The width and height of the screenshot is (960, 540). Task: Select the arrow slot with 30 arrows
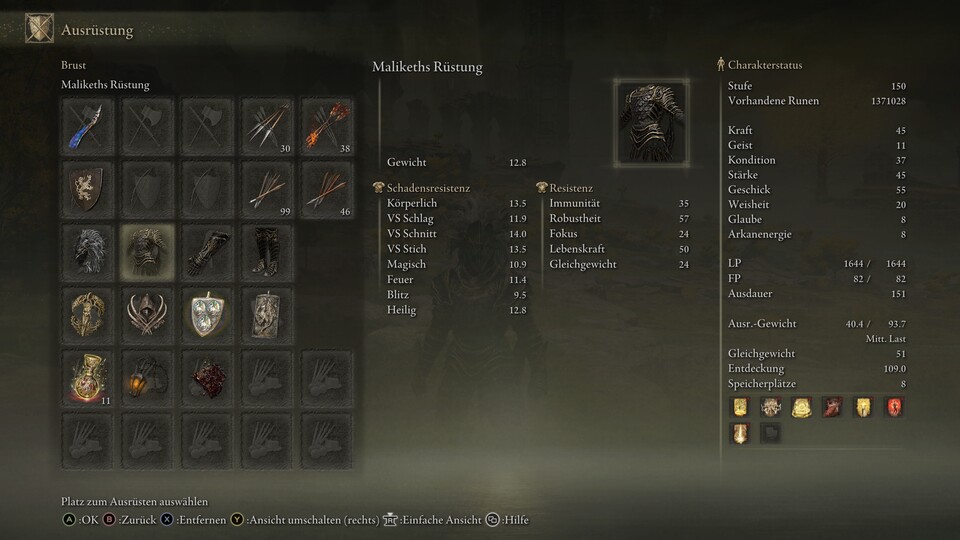coord(267,125)
